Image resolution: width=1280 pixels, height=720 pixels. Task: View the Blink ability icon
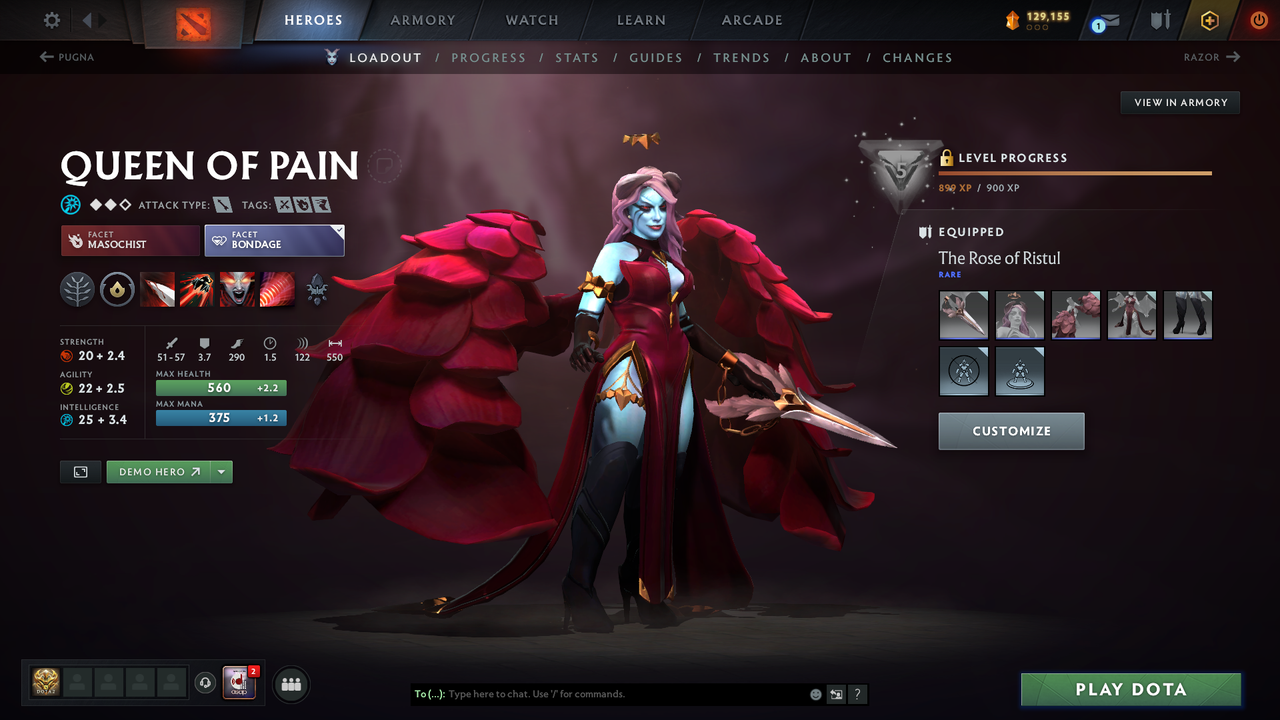click(198, 290)
